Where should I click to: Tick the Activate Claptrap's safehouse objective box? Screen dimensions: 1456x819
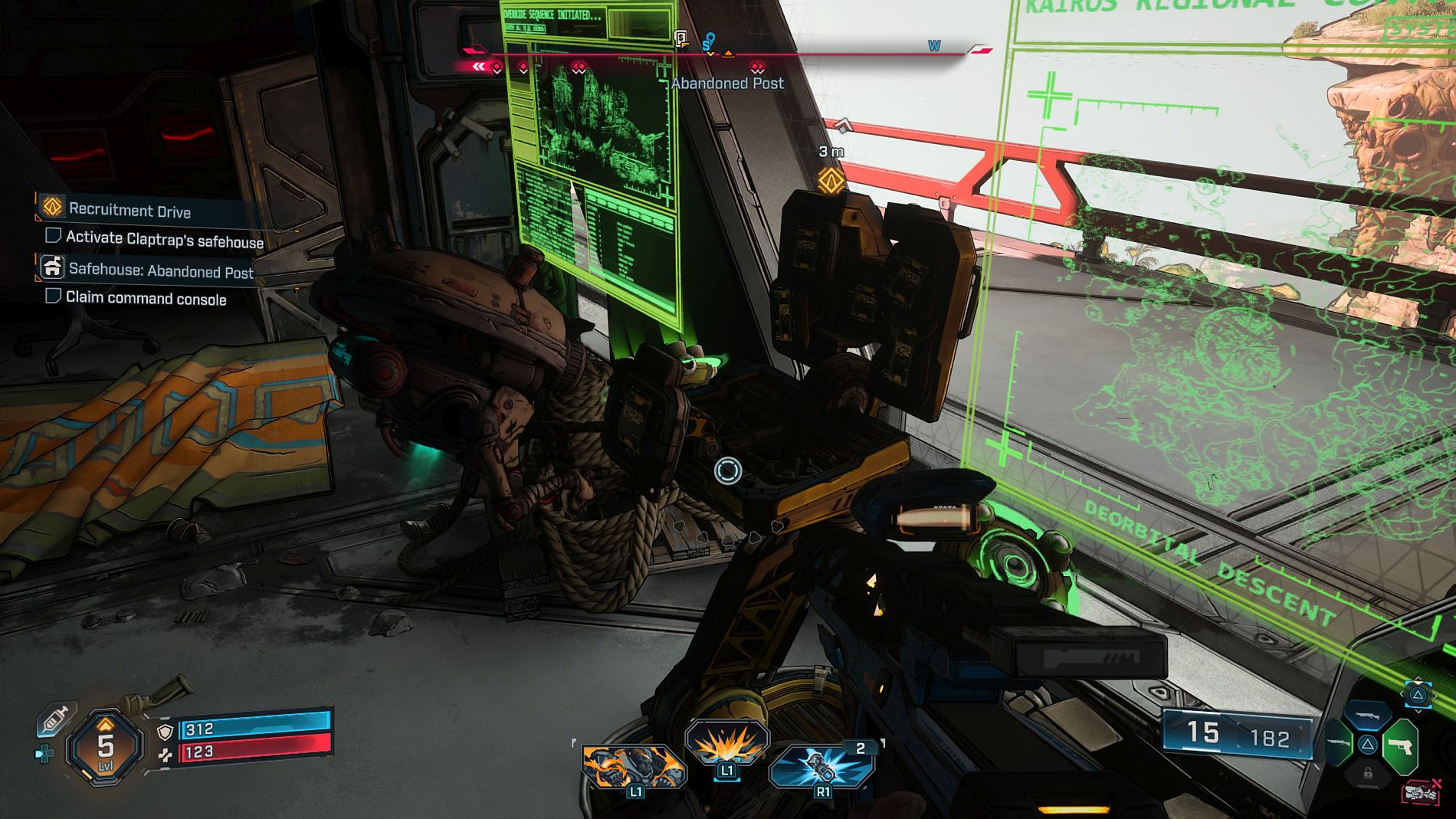53,235
